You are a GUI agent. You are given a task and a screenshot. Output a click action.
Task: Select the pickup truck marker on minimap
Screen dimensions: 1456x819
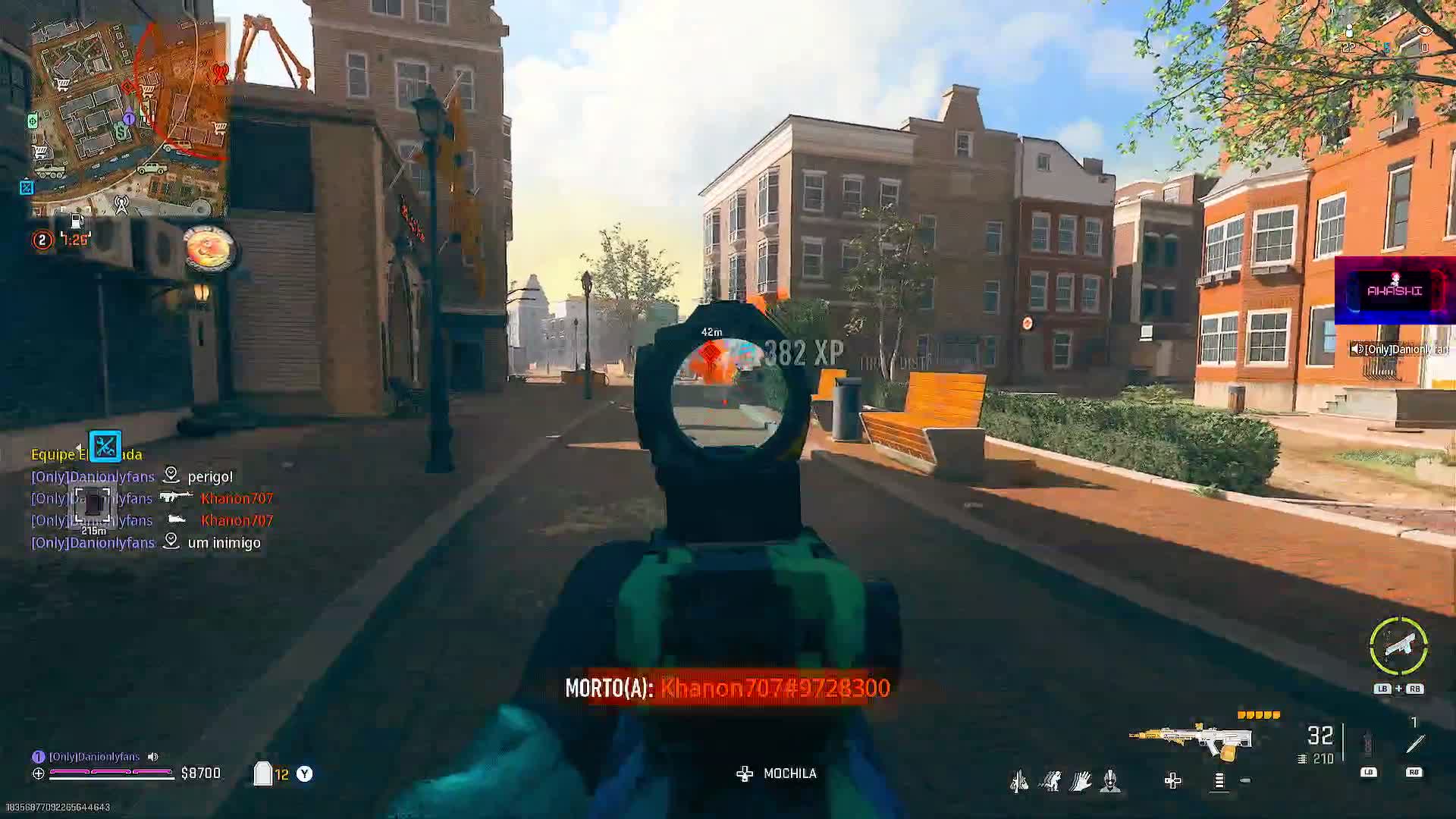point(152,167)
